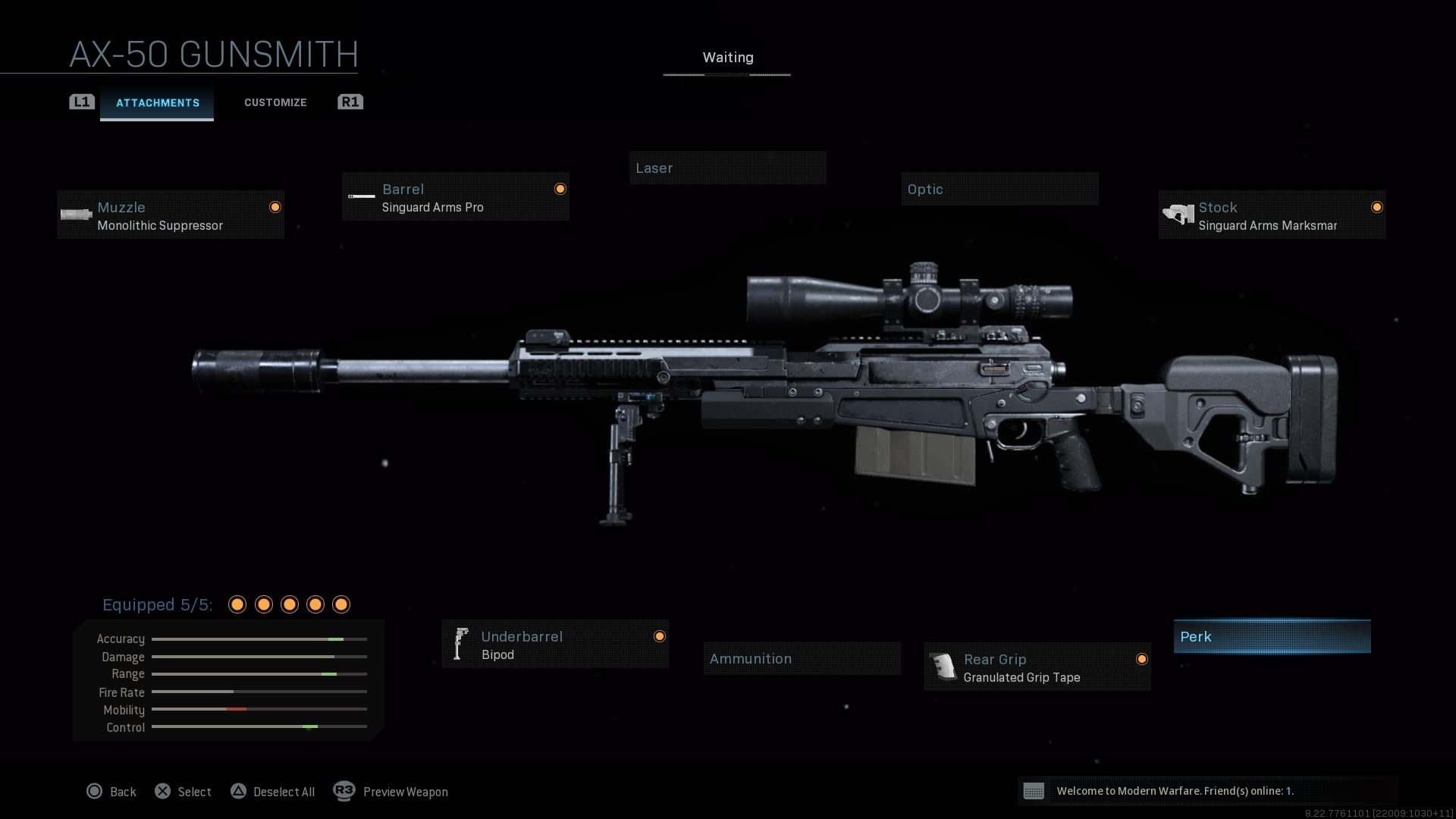Open the Perk slot panel

coord(1272,636)
